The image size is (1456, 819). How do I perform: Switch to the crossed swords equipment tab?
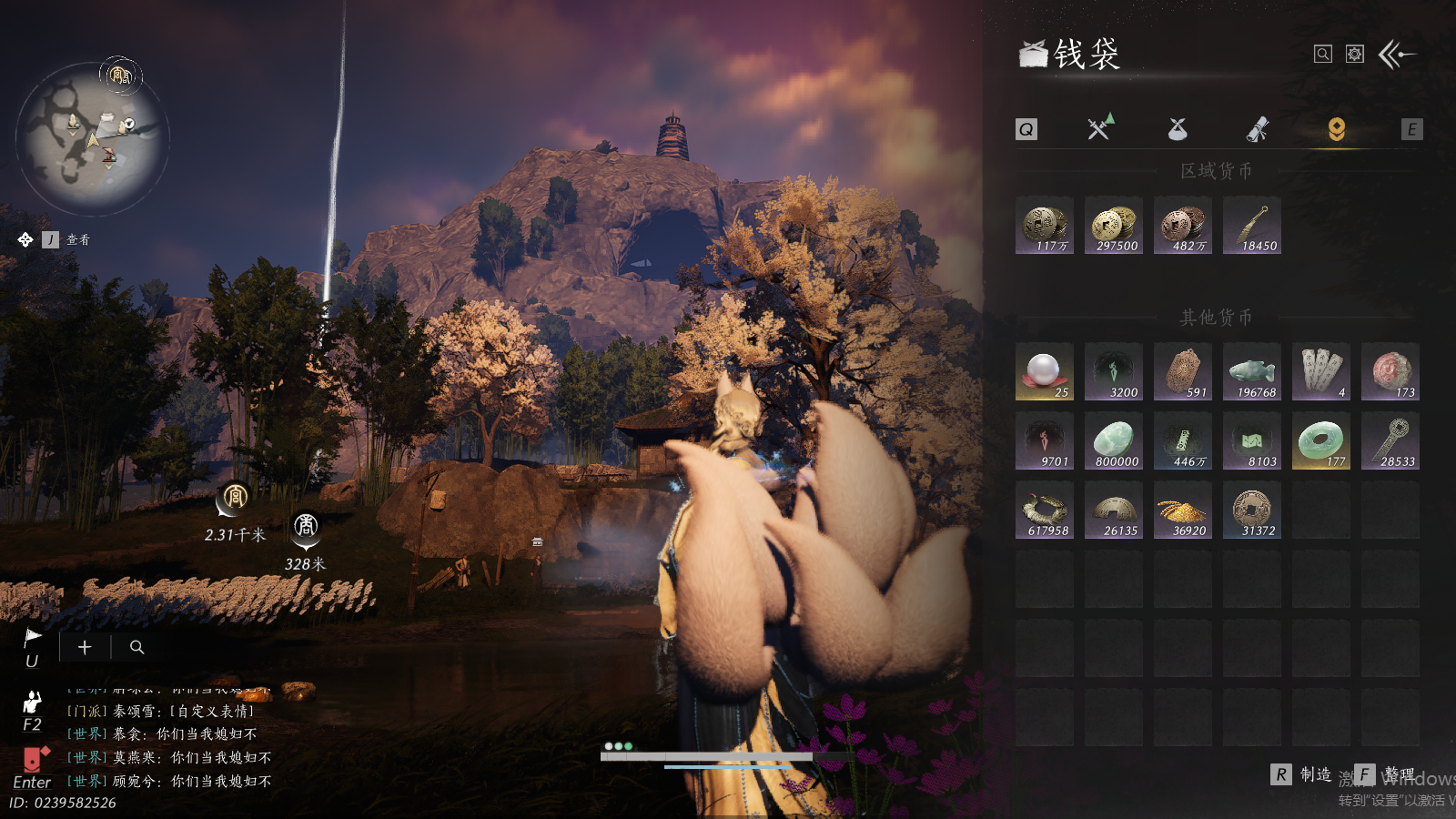coord(1100,128)
